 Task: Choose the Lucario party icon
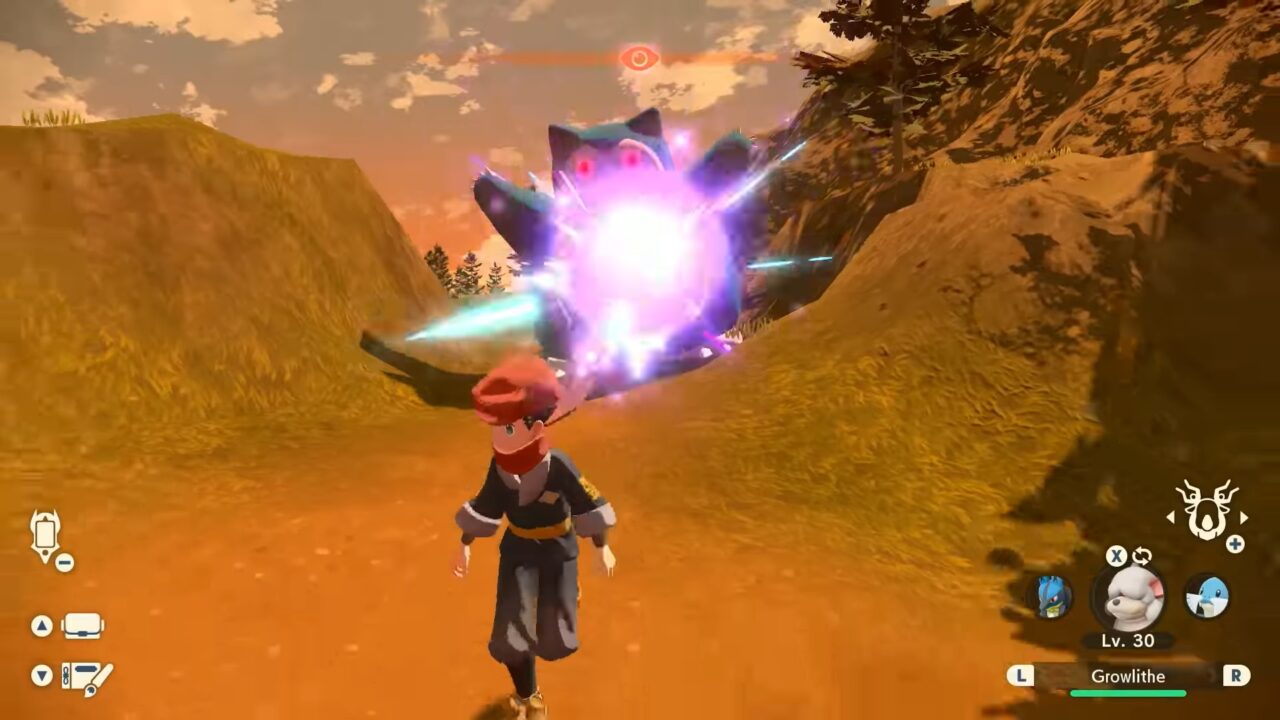[1050, 597]
